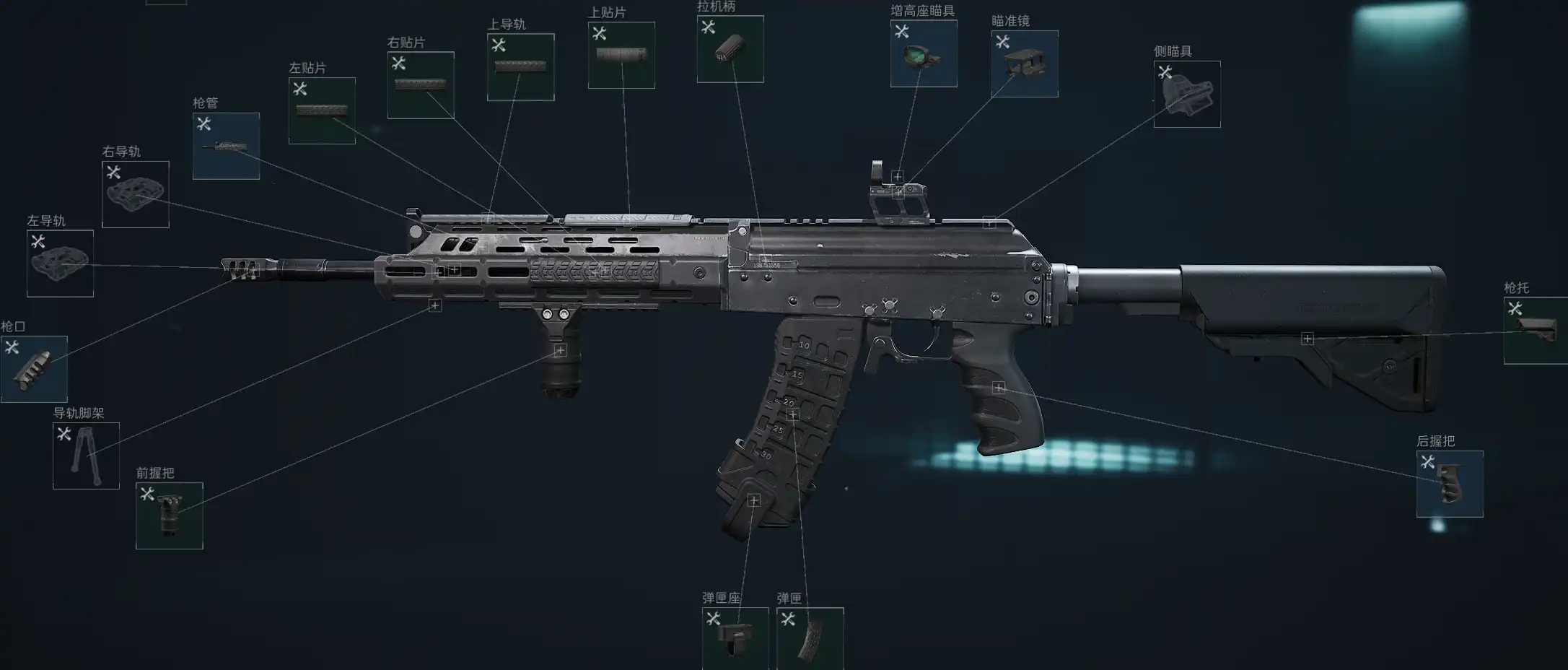Select the 左贴片 left patch slot
Screen dimensions: 1568x670
coord(322,110)
